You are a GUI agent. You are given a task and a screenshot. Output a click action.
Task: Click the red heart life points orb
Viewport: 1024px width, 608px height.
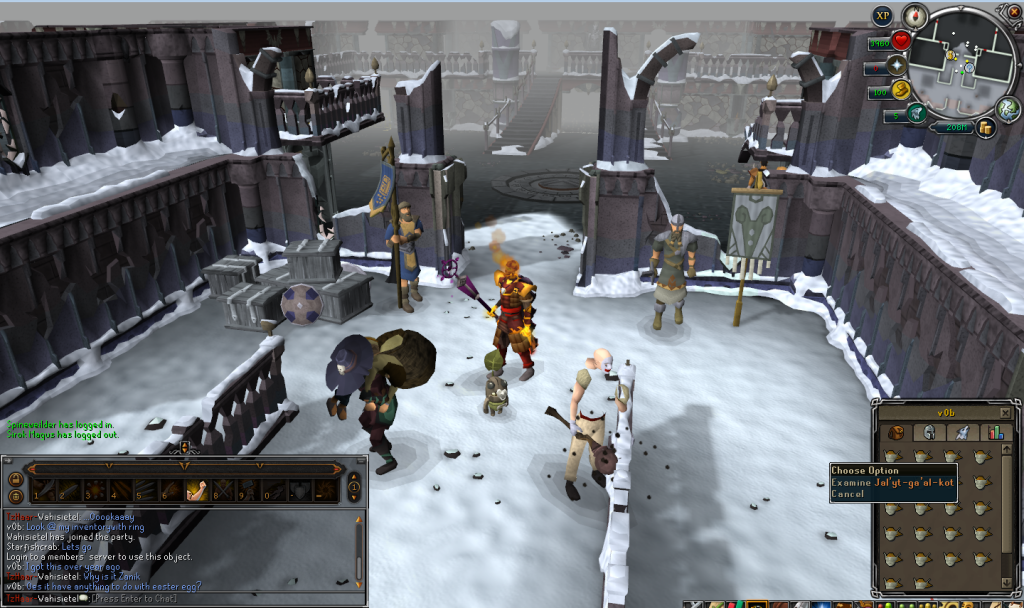click(901, 42)
